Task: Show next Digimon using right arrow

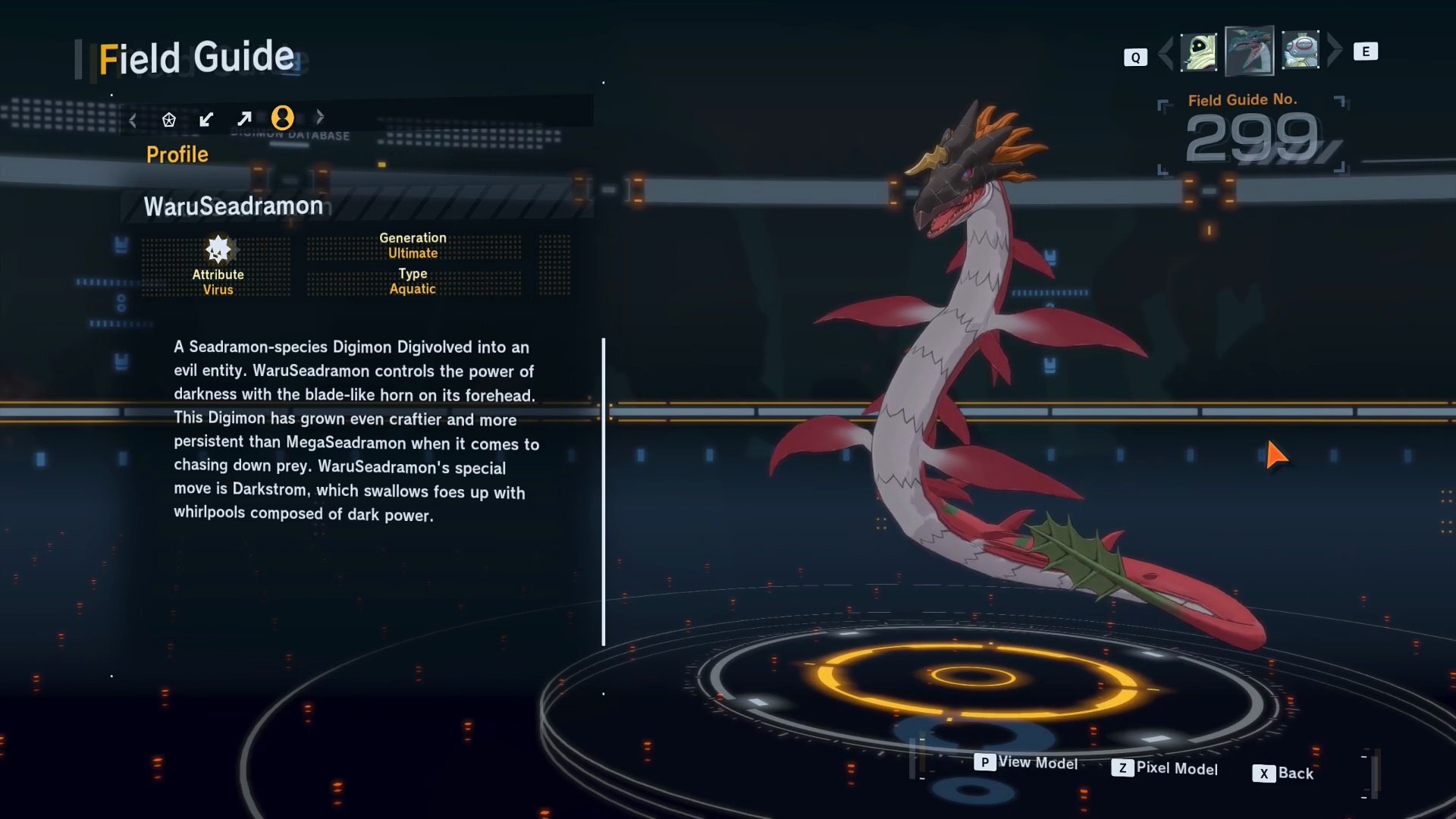Action: [1335, 51]
